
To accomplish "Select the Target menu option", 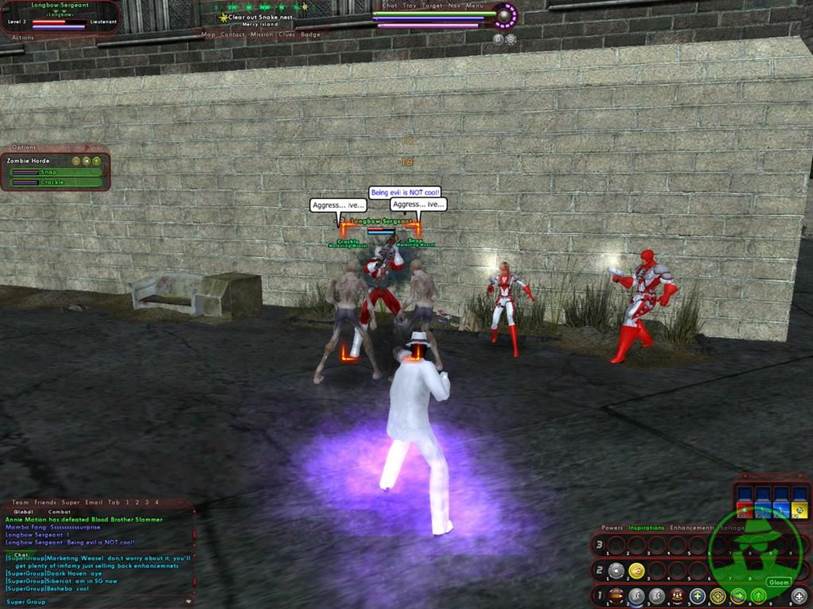I will click(x=432, y=6).
